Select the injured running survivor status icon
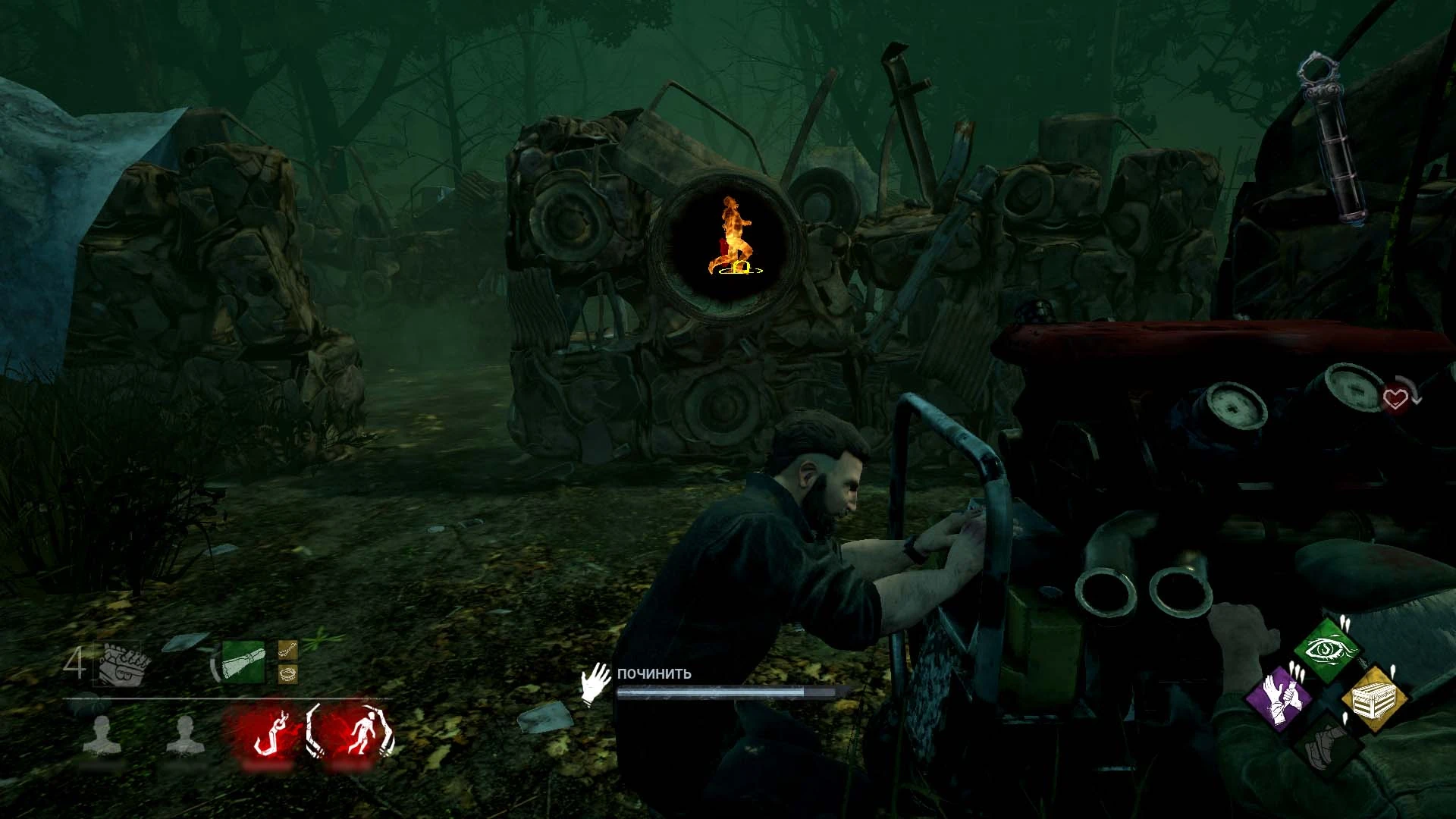The image size is (1456, 819). coord(353,733)
